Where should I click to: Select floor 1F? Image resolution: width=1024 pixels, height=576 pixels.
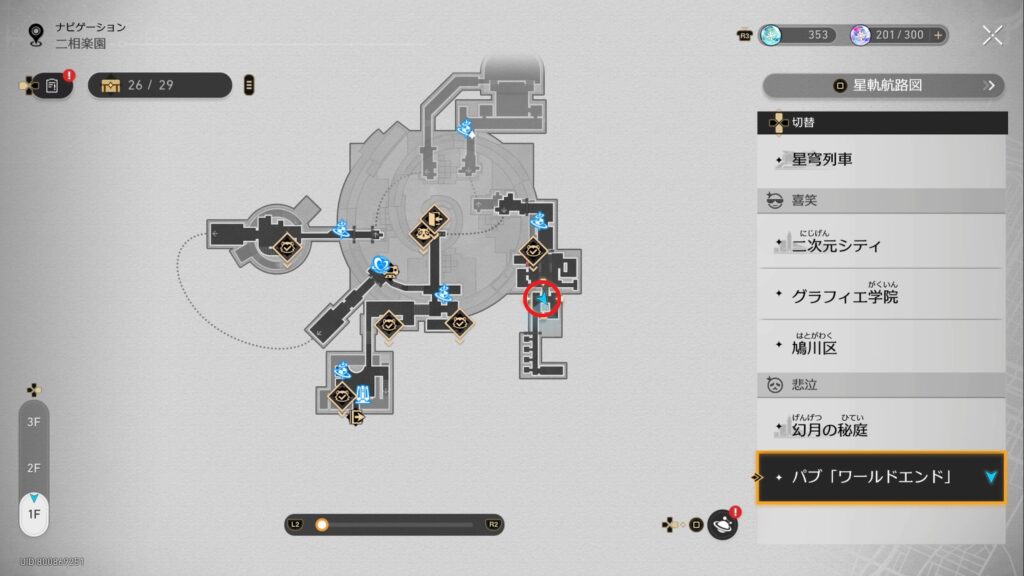[33, 514]
